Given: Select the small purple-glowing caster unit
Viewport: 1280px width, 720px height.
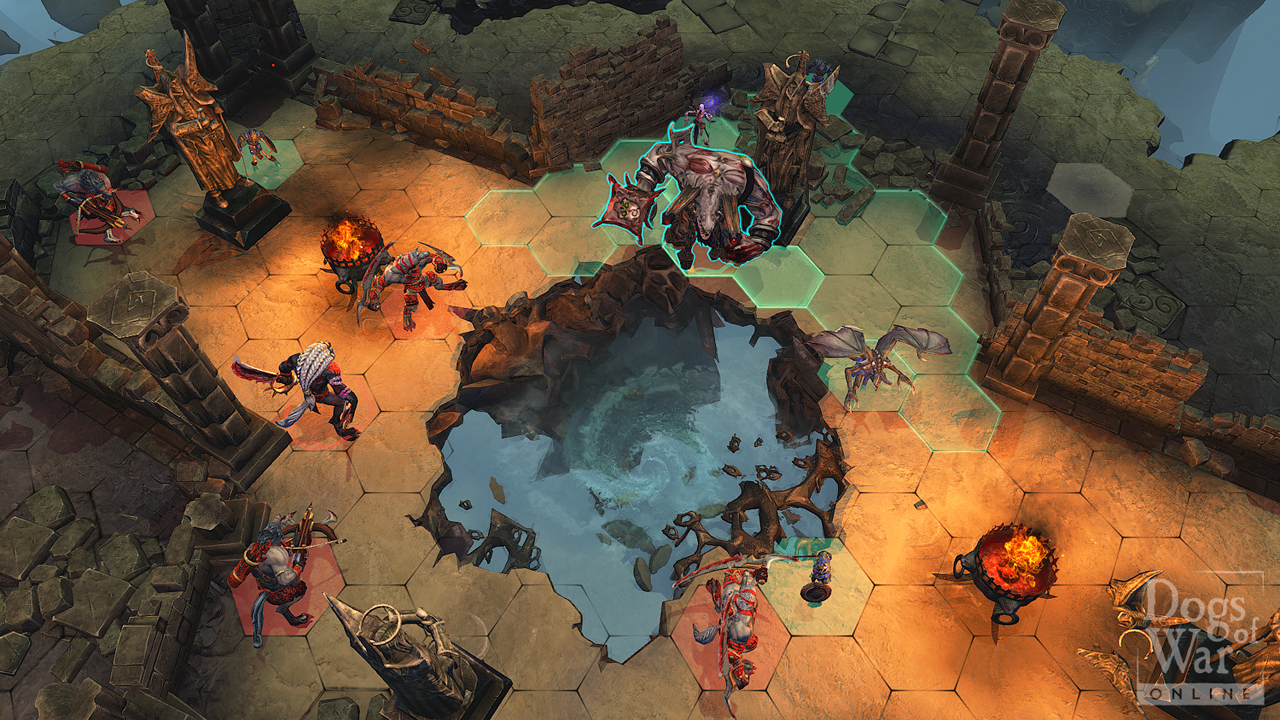Looking at the screenshot, I should coord(705,115).
